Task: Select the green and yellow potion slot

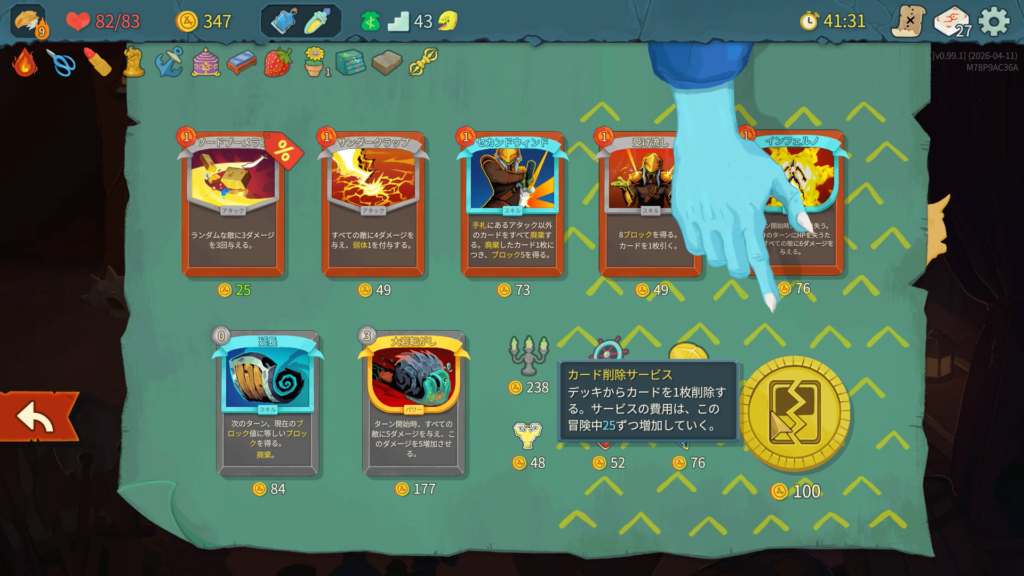Action: point(317,21)
